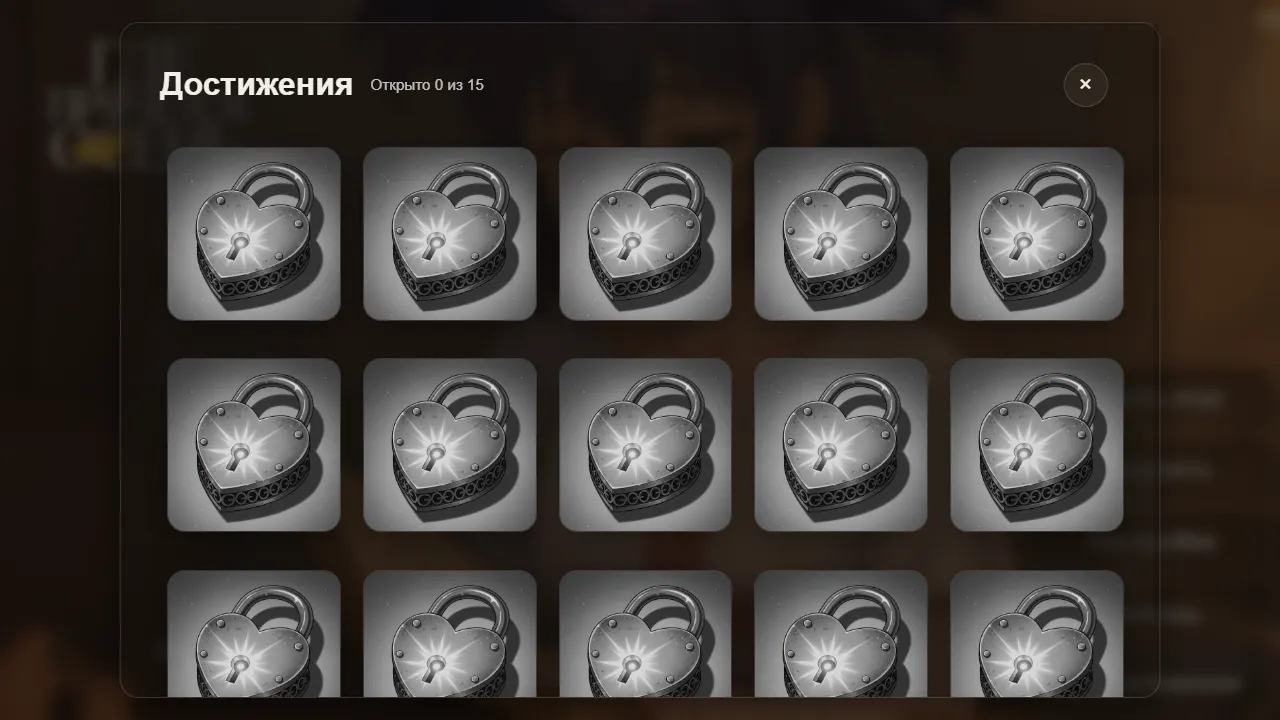Viewport: 1280px width, 720px height.
Task: Open the fourth locked achievement, top row
Action: click(841, 233)
